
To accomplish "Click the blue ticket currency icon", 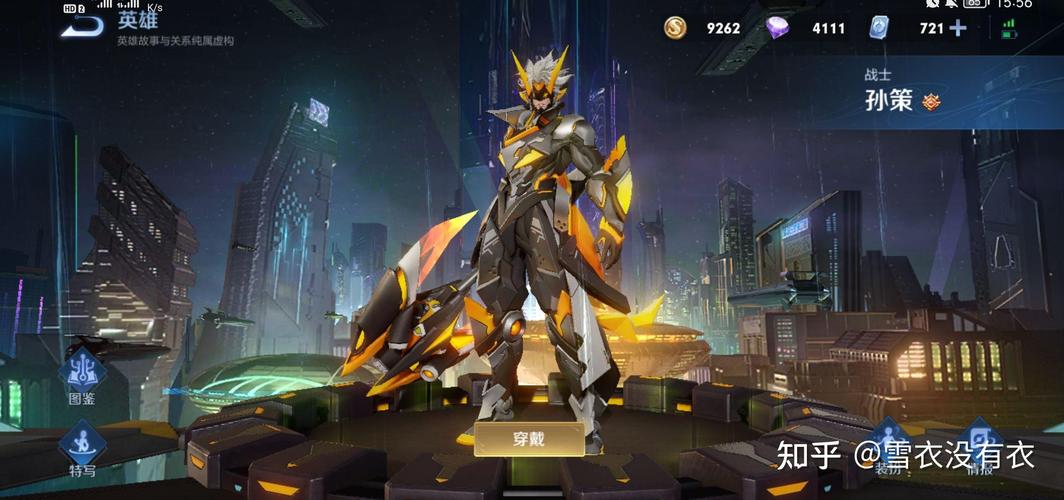I will [879, 28].
